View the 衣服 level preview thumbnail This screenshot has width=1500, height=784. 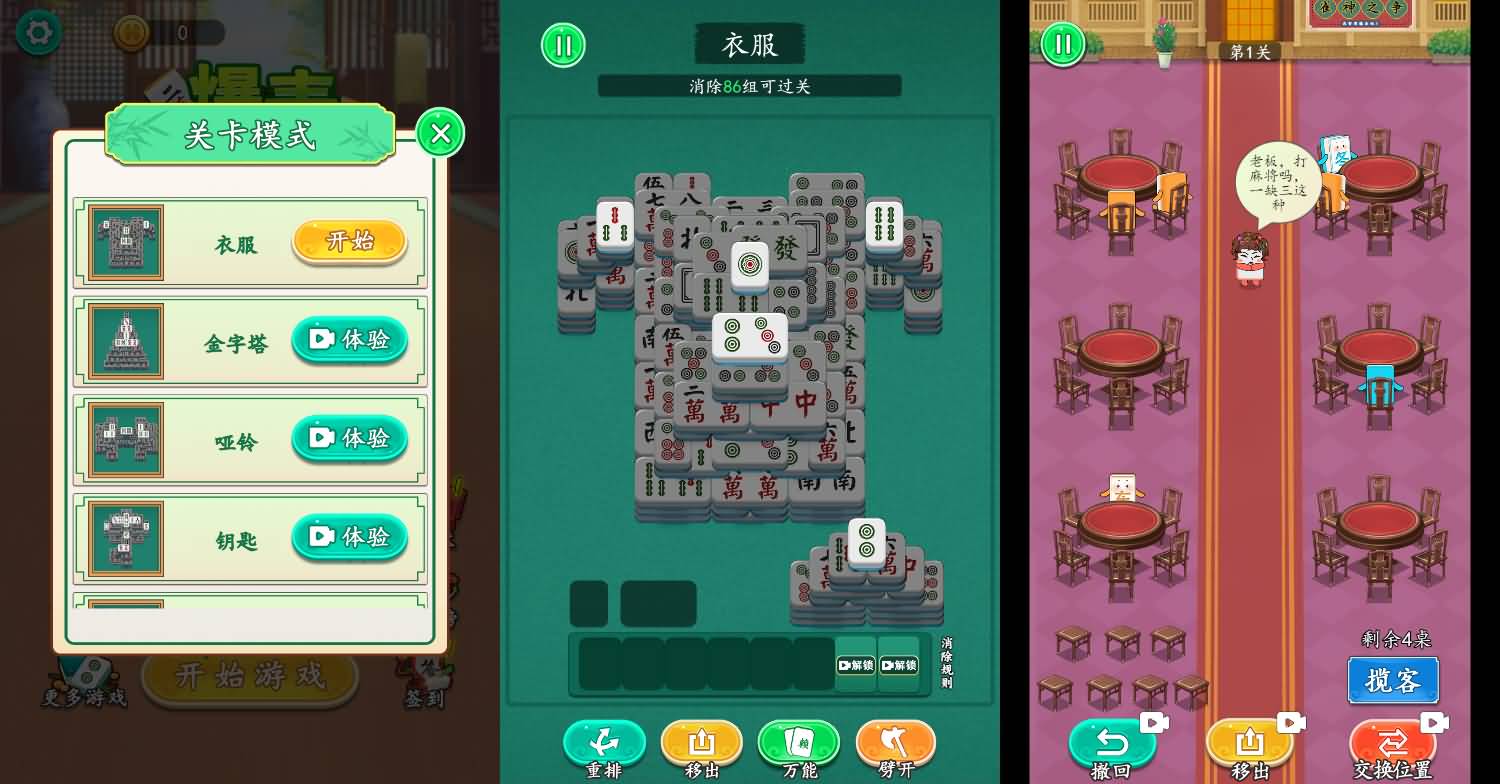pyautogui.click(x=128, y=241)
